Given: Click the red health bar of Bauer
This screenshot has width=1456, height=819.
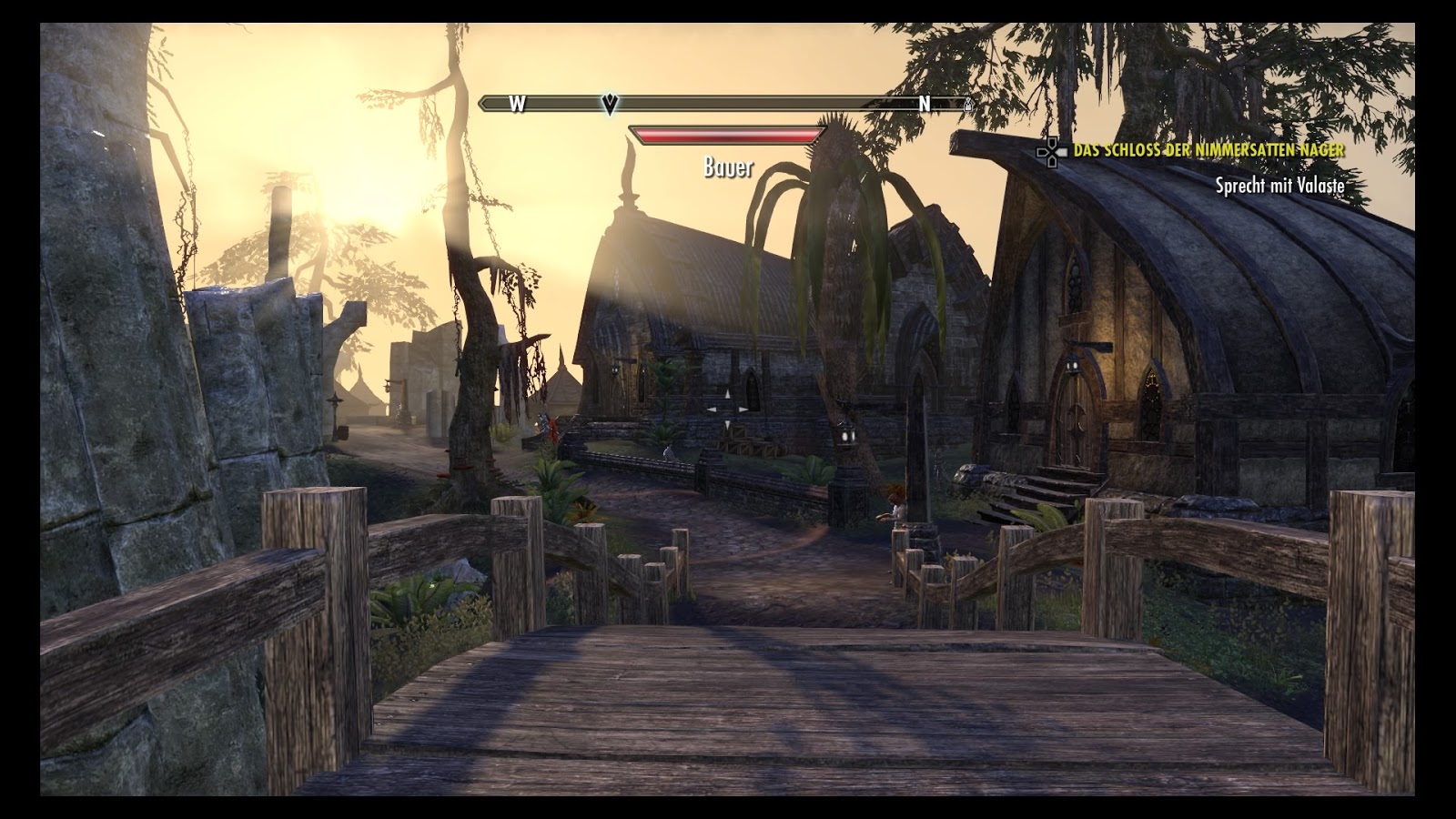Looking at the screenshot, I should [x=728, y=134].
